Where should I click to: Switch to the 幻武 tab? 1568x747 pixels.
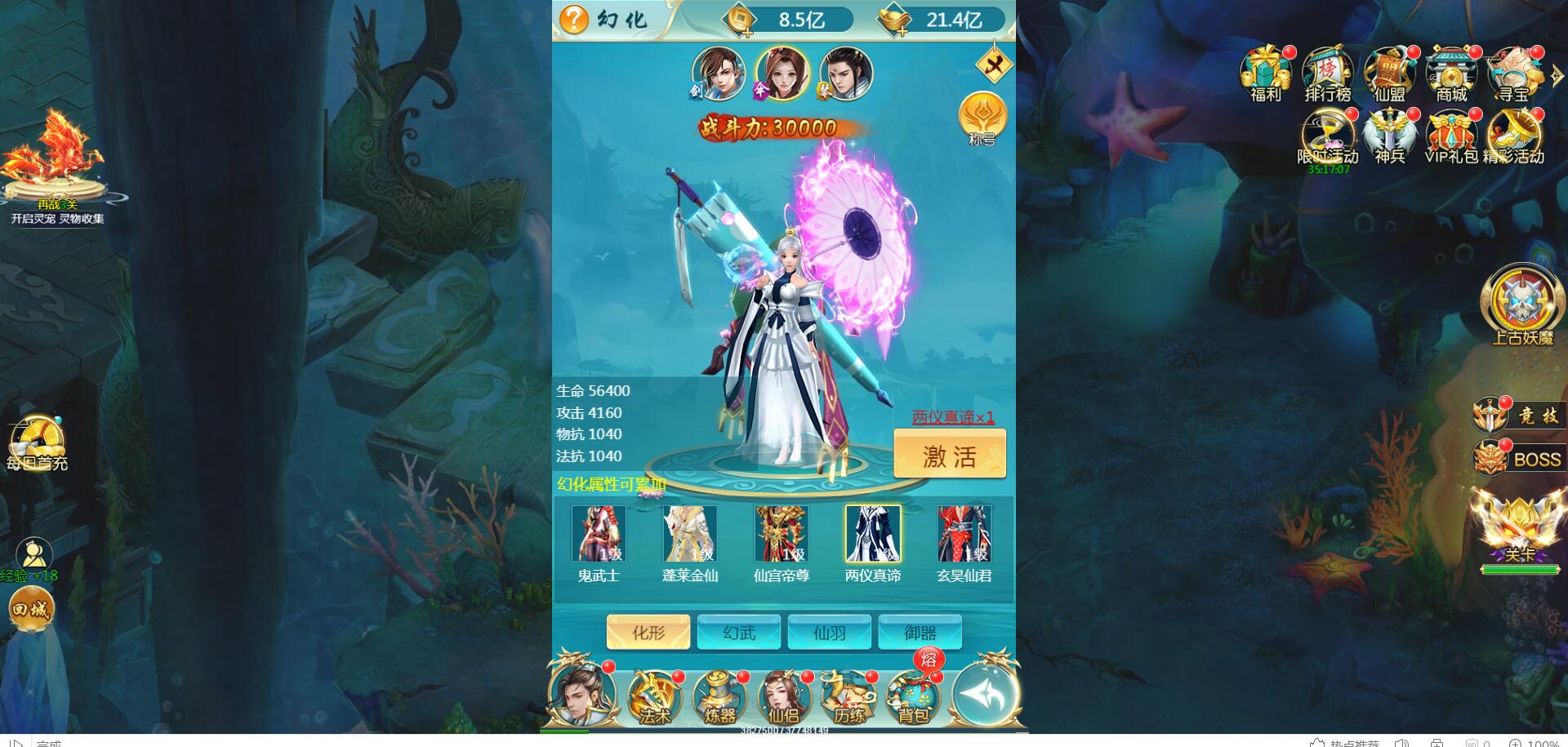pos(739,633)
